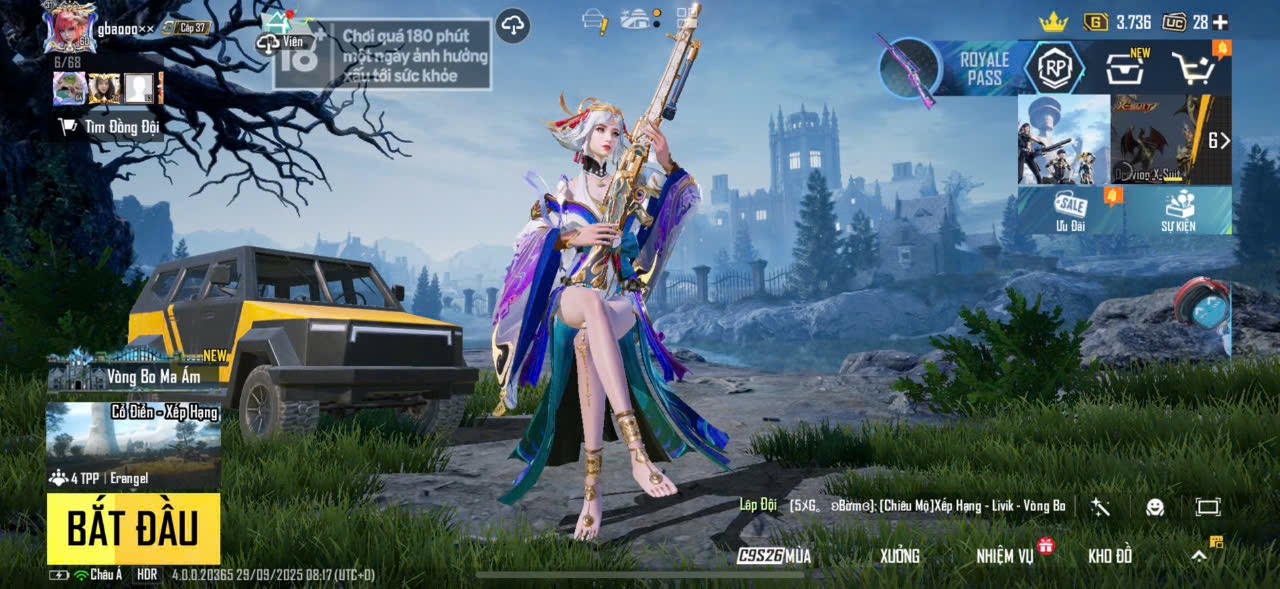Expand the bottom menu with up arrow
1280x589 pixels.
click(x=1199, y=556)
